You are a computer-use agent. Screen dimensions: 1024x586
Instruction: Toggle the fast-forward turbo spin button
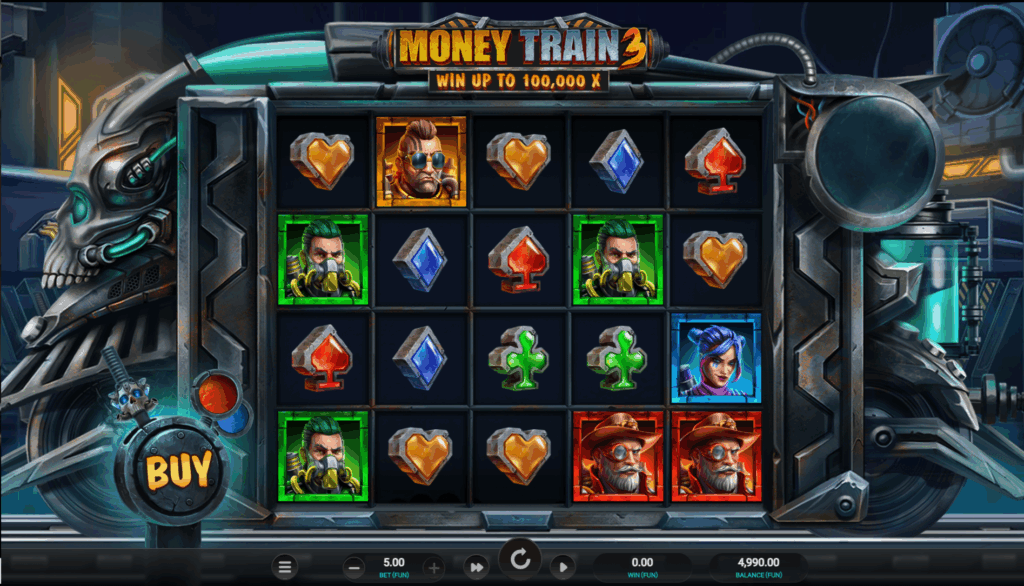coord(477,567)
